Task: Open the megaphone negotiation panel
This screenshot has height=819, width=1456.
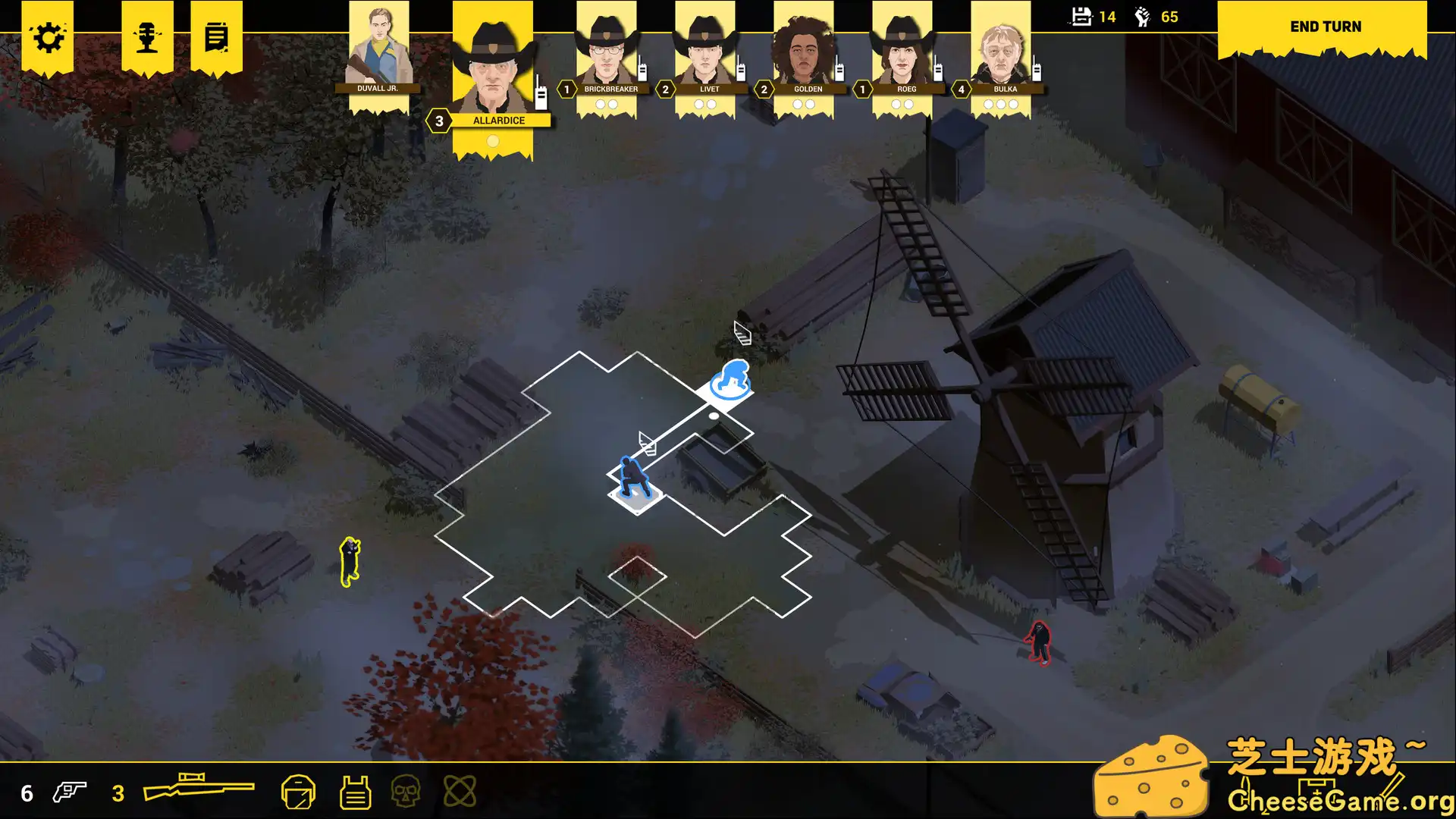Action: pos(147,37)
